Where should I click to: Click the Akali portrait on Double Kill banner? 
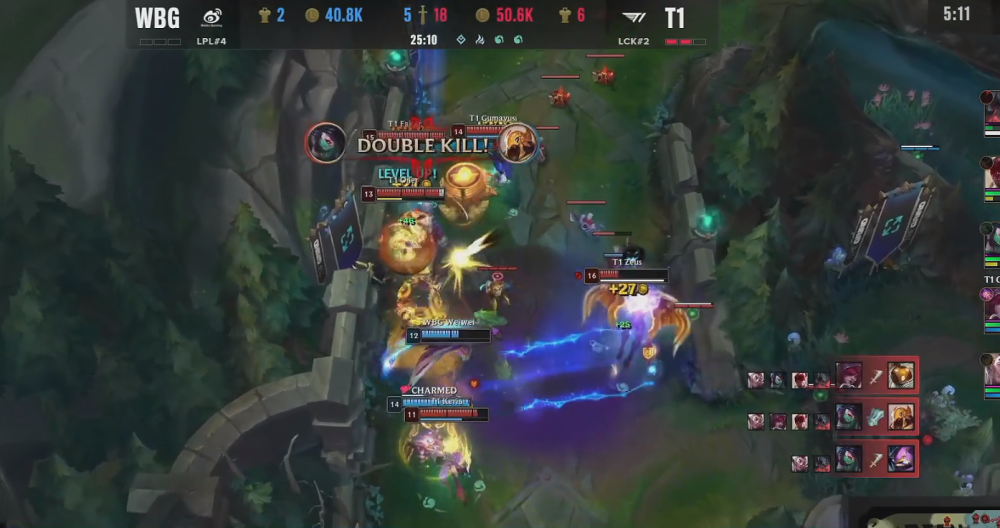tap(326, 144)
